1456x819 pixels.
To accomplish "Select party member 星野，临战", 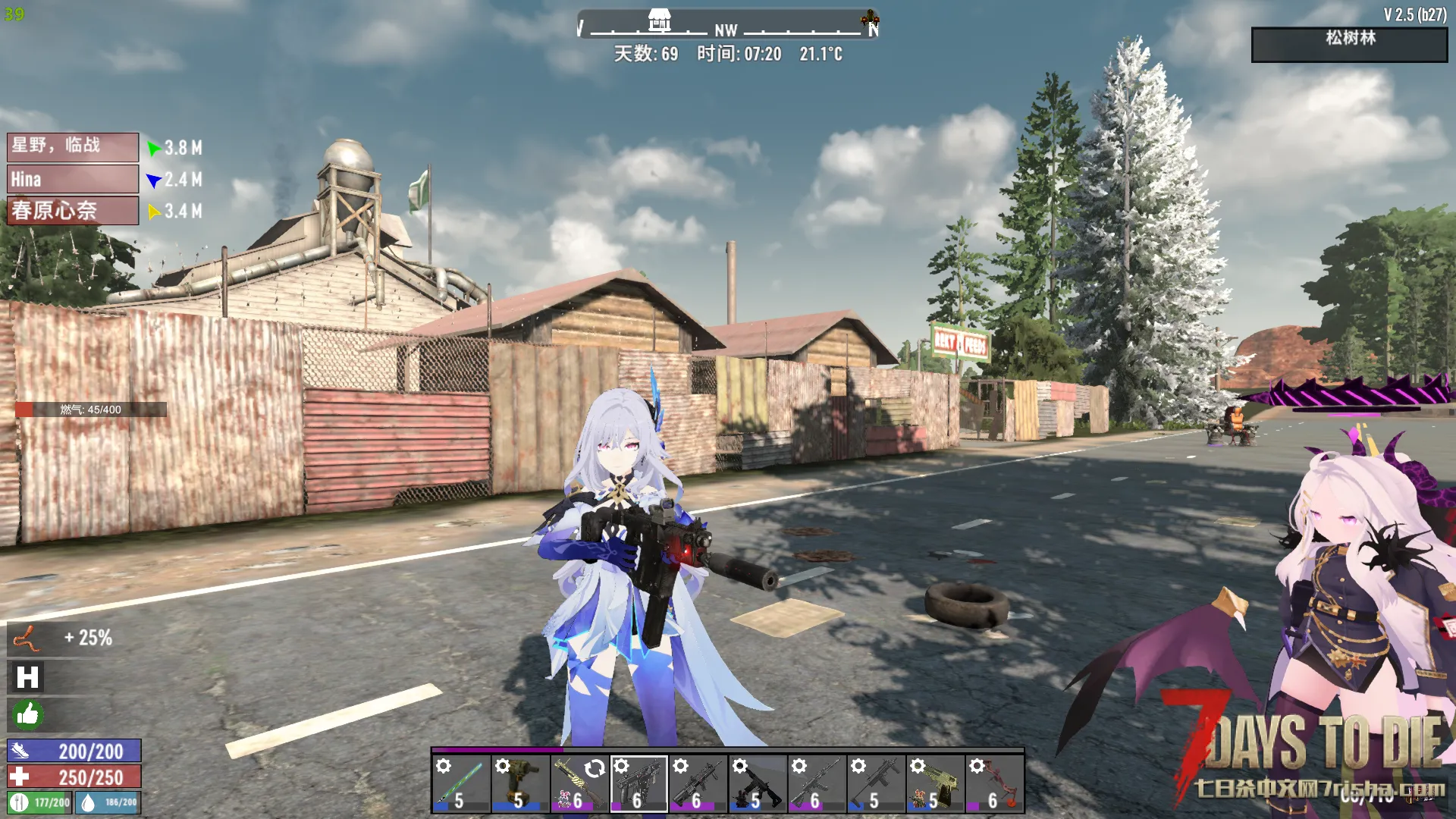I will point(73,146).
